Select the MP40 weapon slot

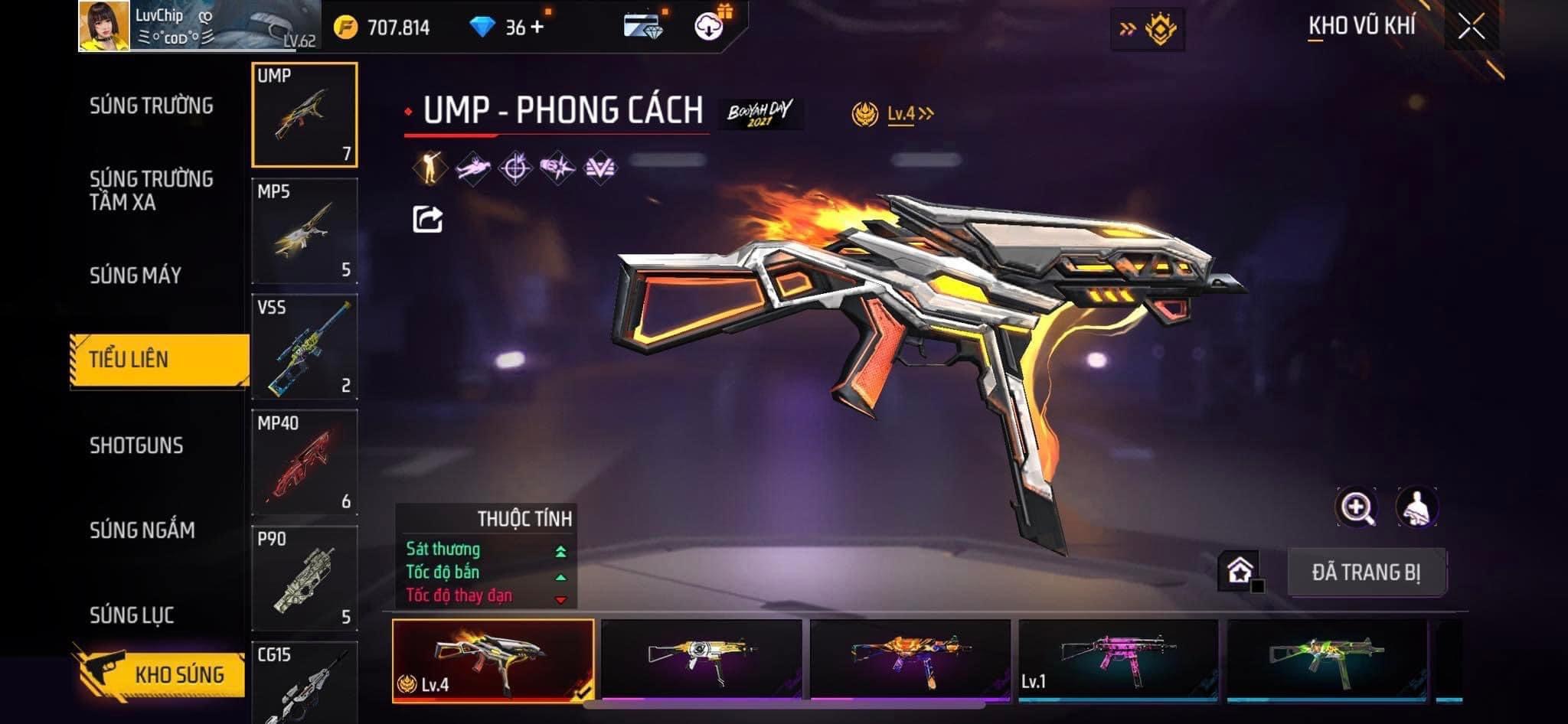pyautogui.click(x=304, y=462)
